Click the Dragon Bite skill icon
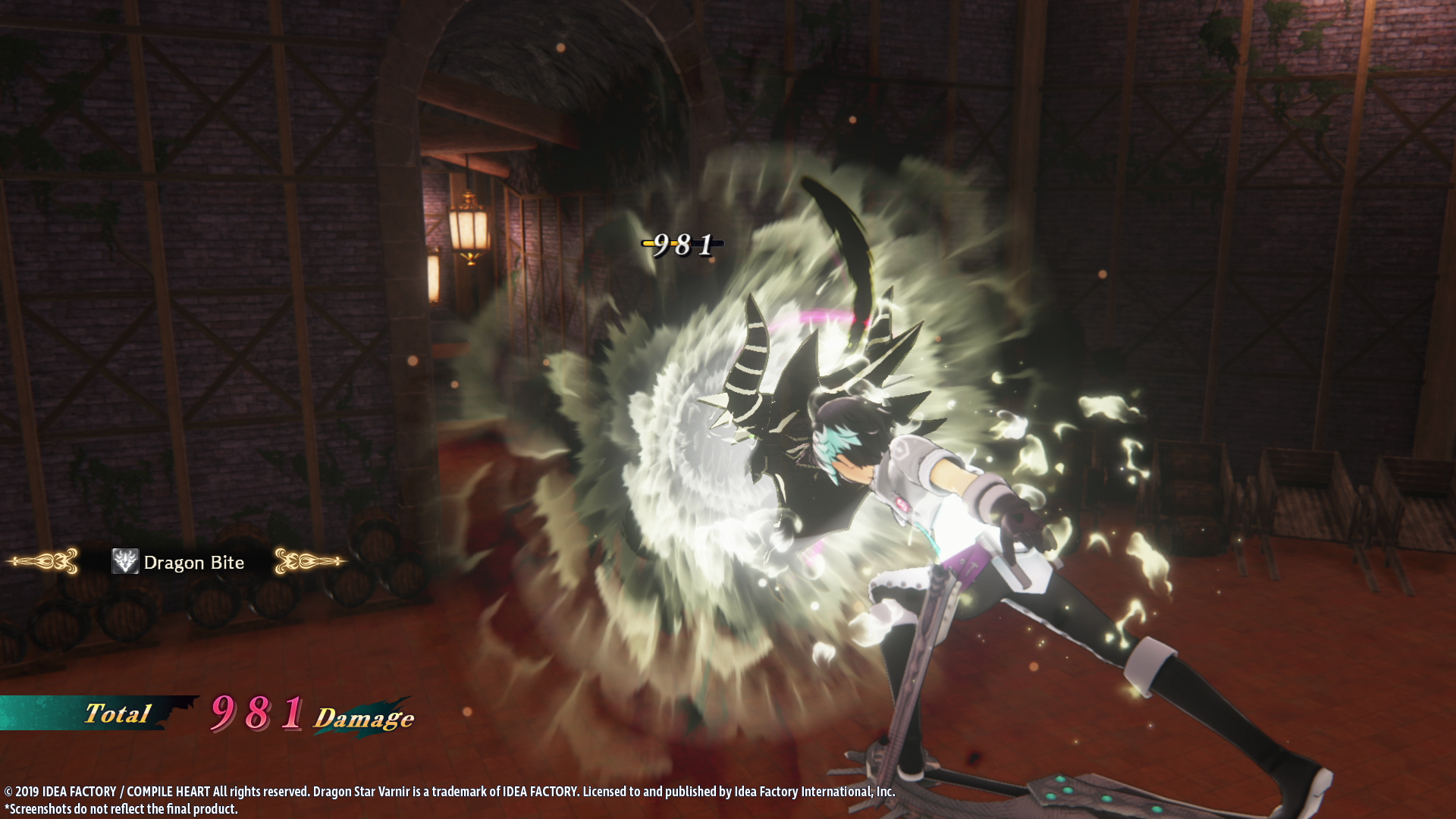This screenshot has width=1456, height=819. pos(125,562)
